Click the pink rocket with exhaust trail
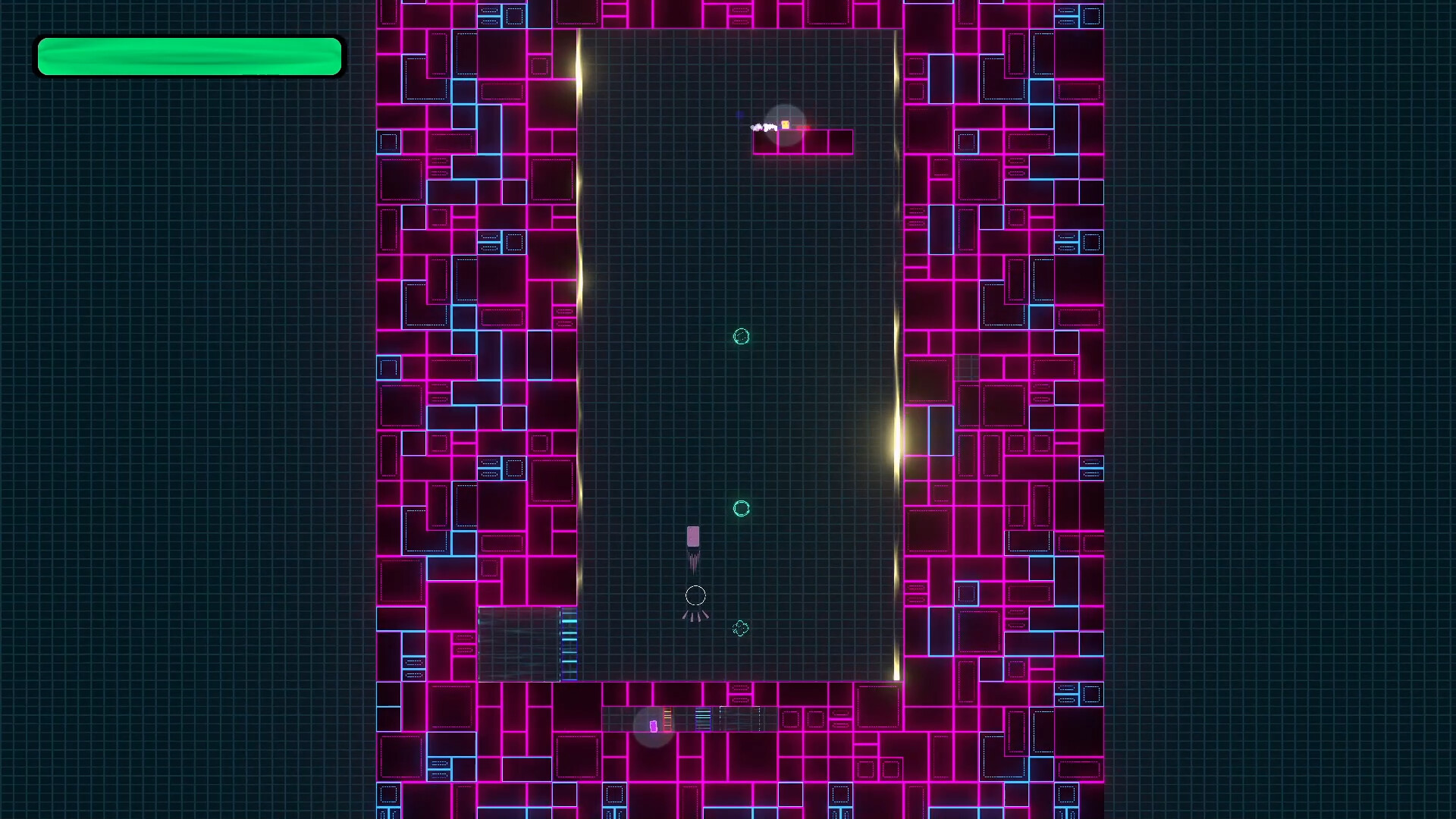1456x819 pixels. 694,538
